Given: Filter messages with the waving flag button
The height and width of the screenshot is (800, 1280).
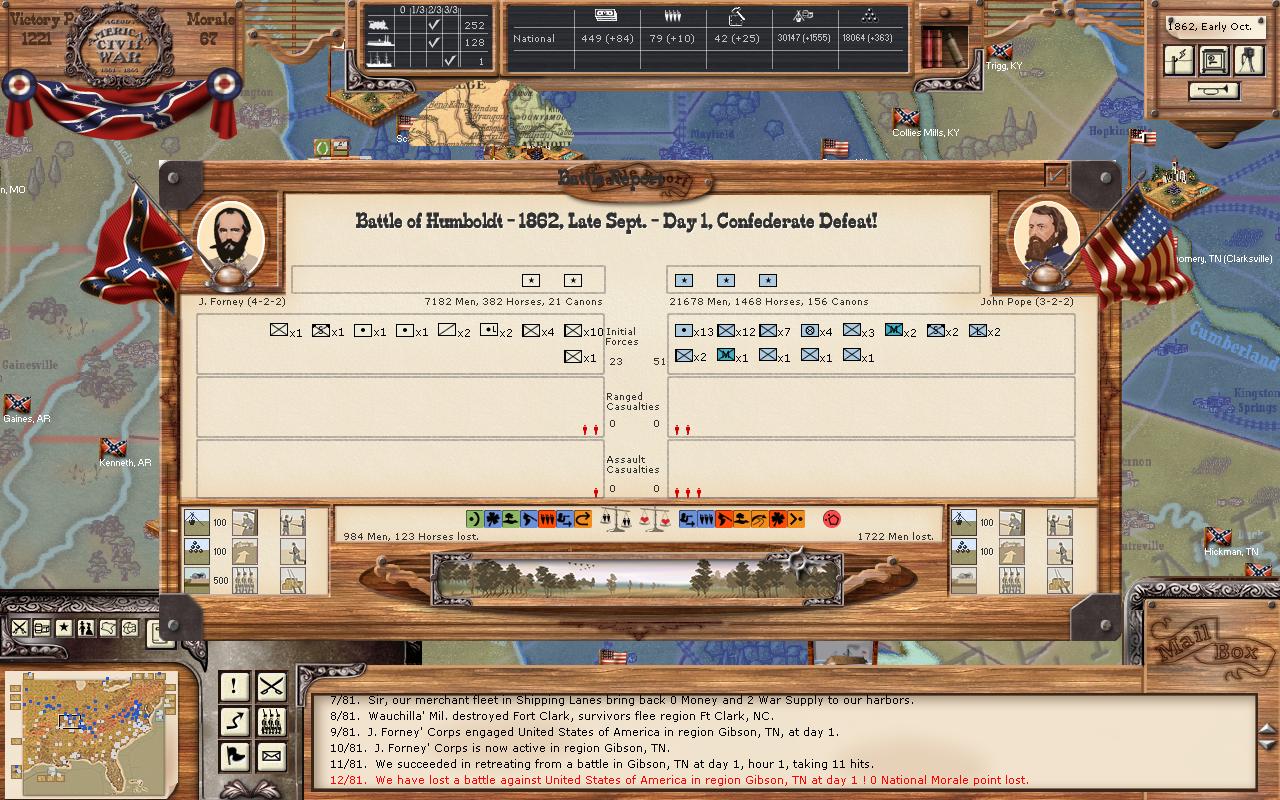Looking at the screenshot, I should click(234, 757).
